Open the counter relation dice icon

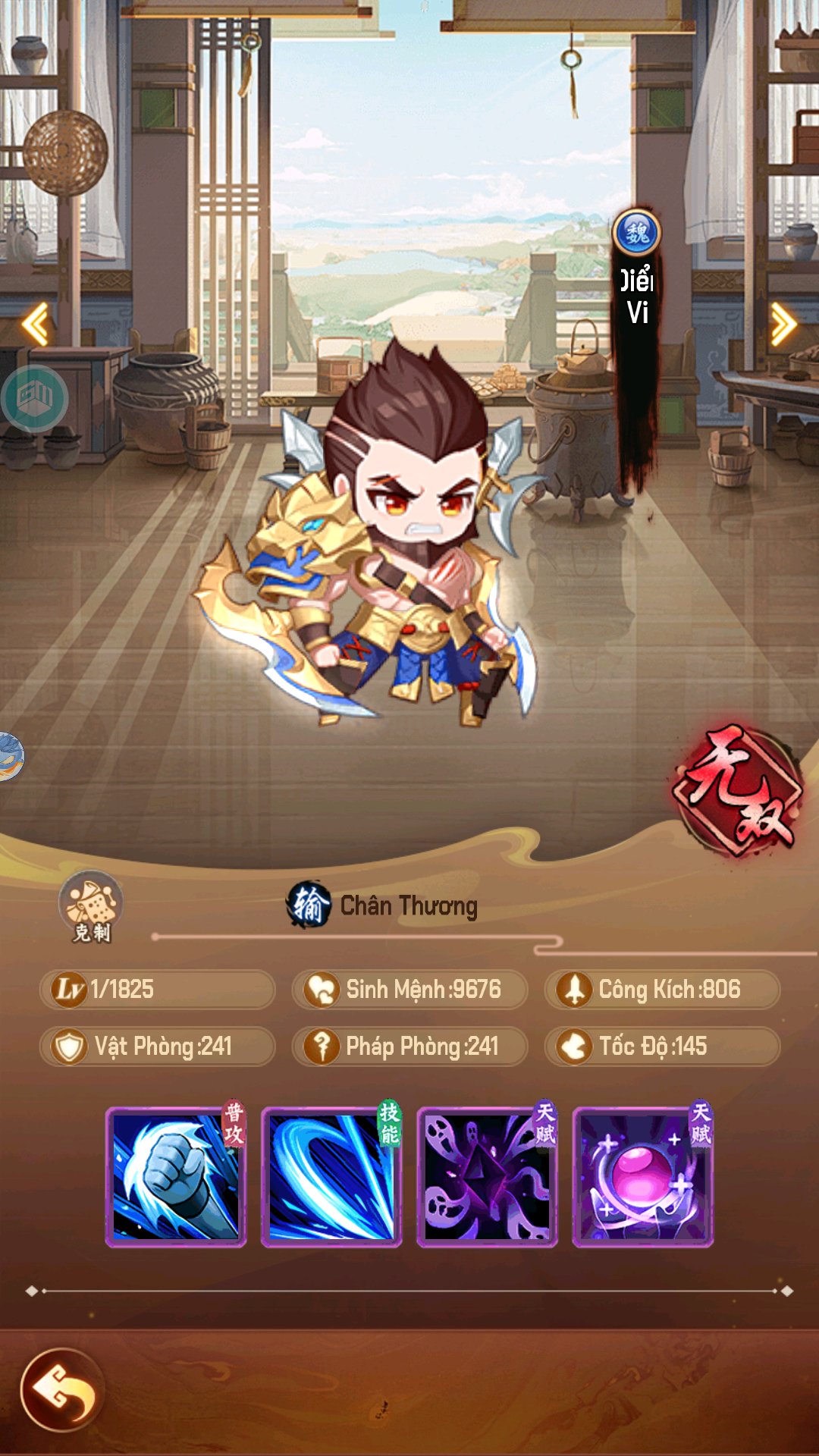pyautogui.click(x=91, y=905)
